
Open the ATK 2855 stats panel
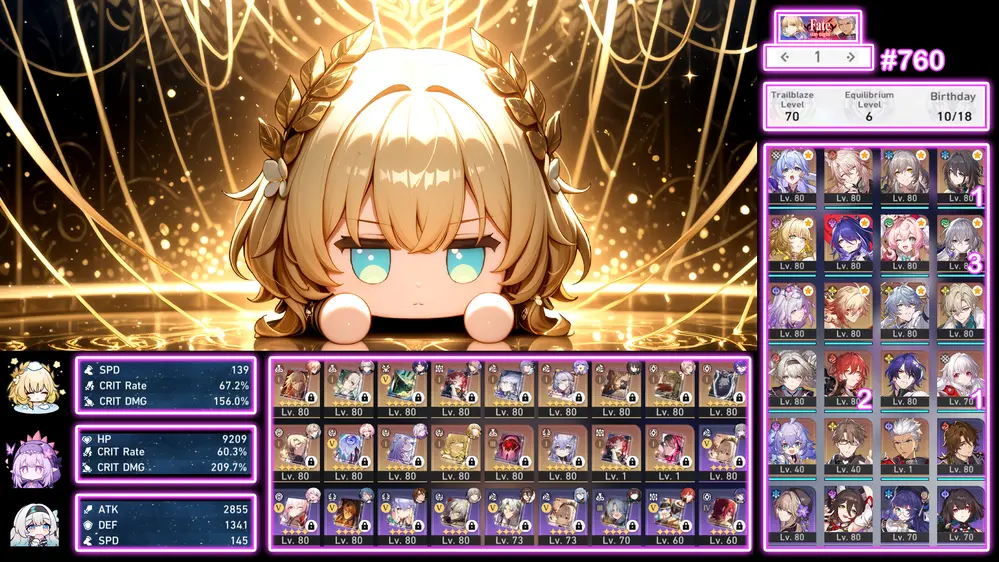coord(165,523)
